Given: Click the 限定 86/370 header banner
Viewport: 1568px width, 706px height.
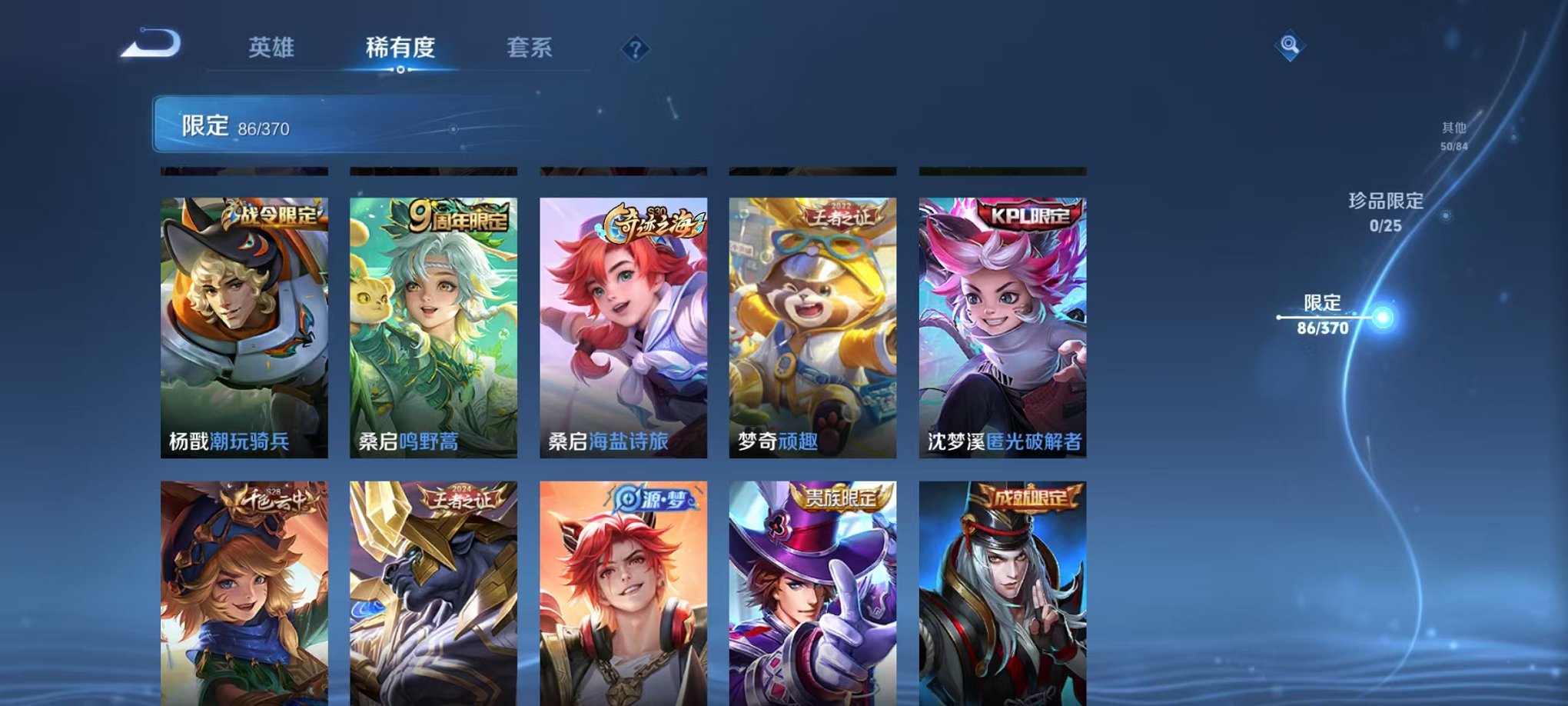Looking at the screenshot, I should click(307, 122).
